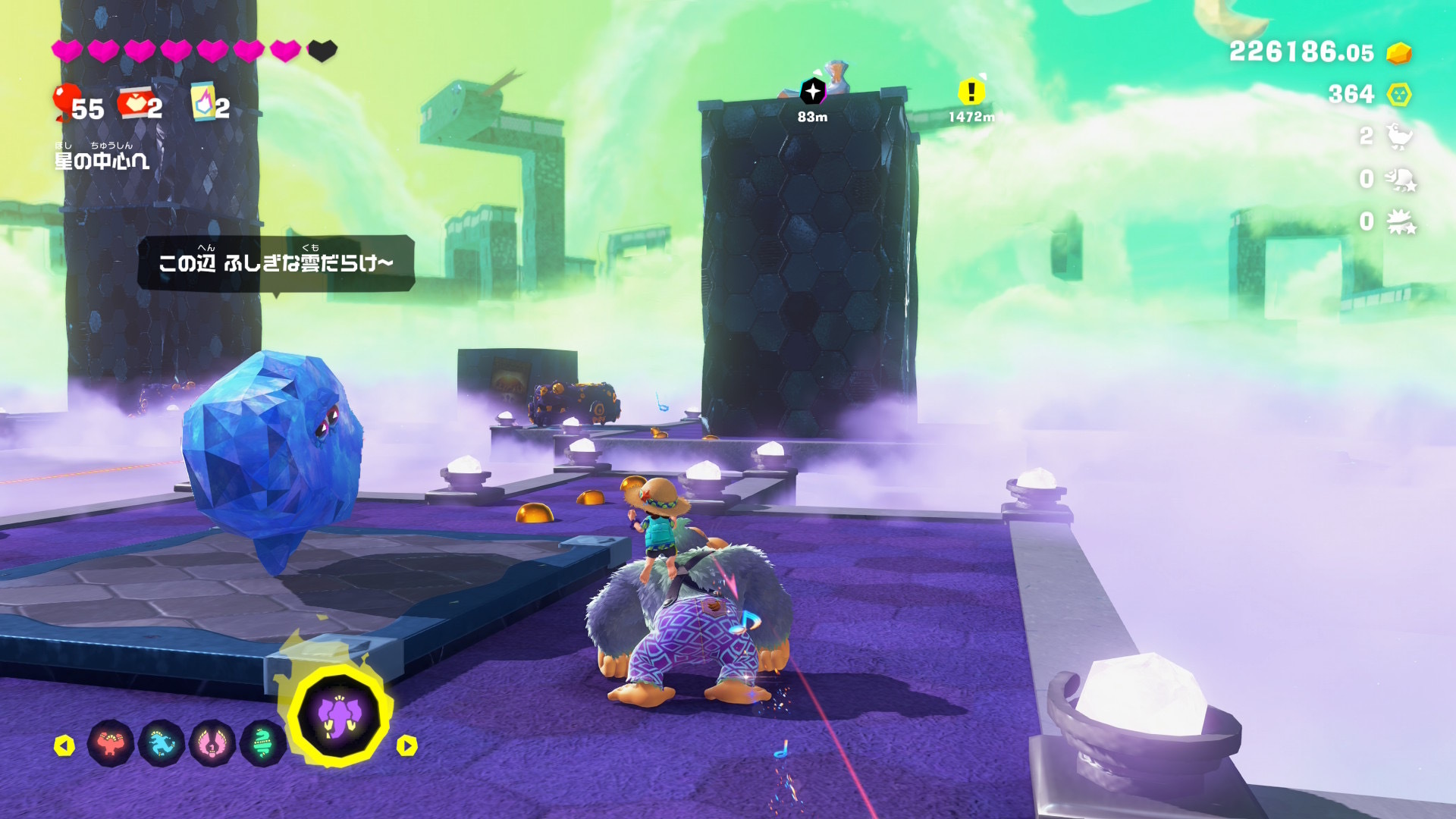Use the red heart juice can item
The width and height of the screenshot is (1456, 819).
click(x=134, y=103)
